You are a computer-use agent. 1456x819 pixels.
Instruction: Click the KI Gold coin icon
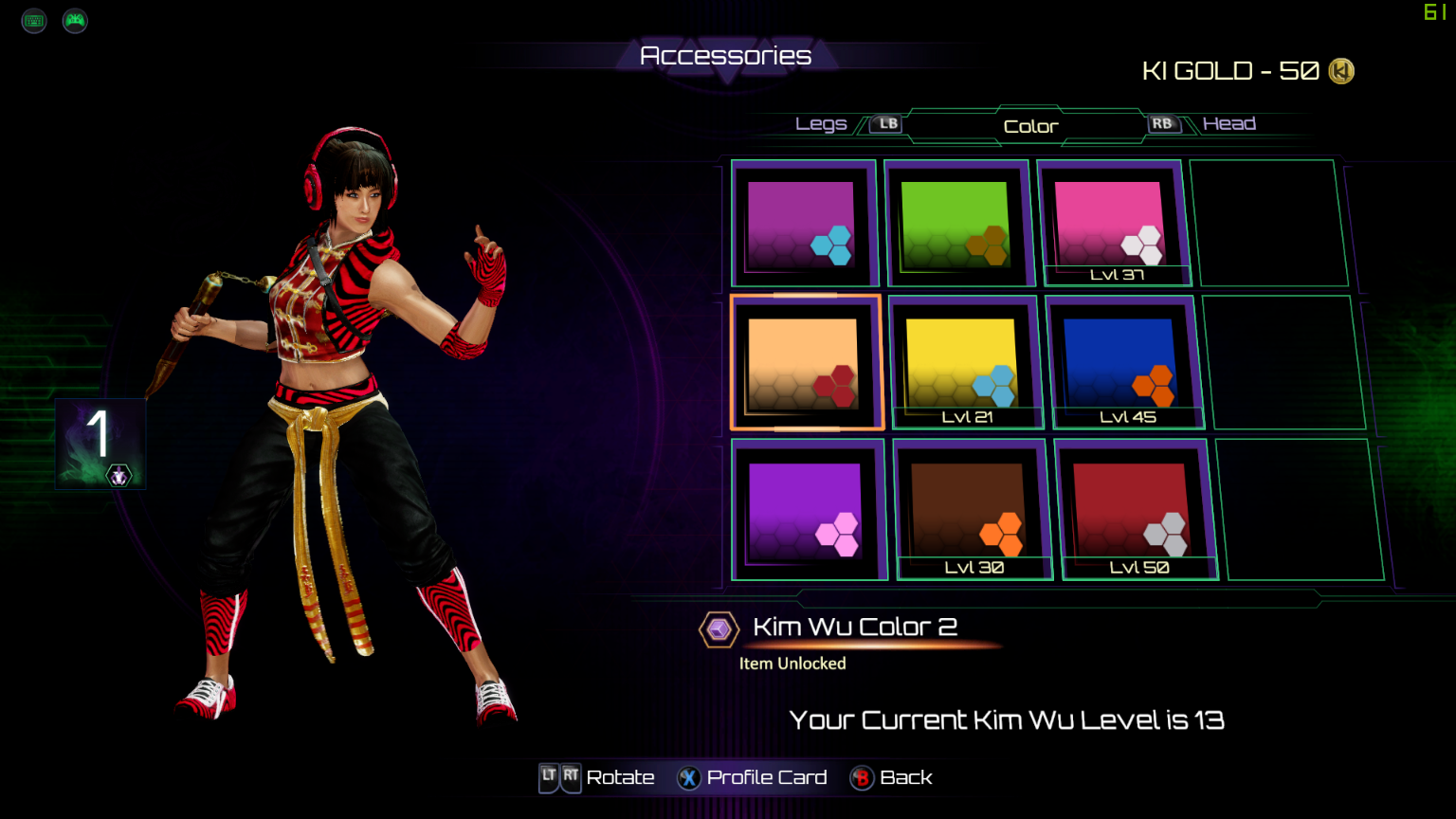(x=1341, y=71)
